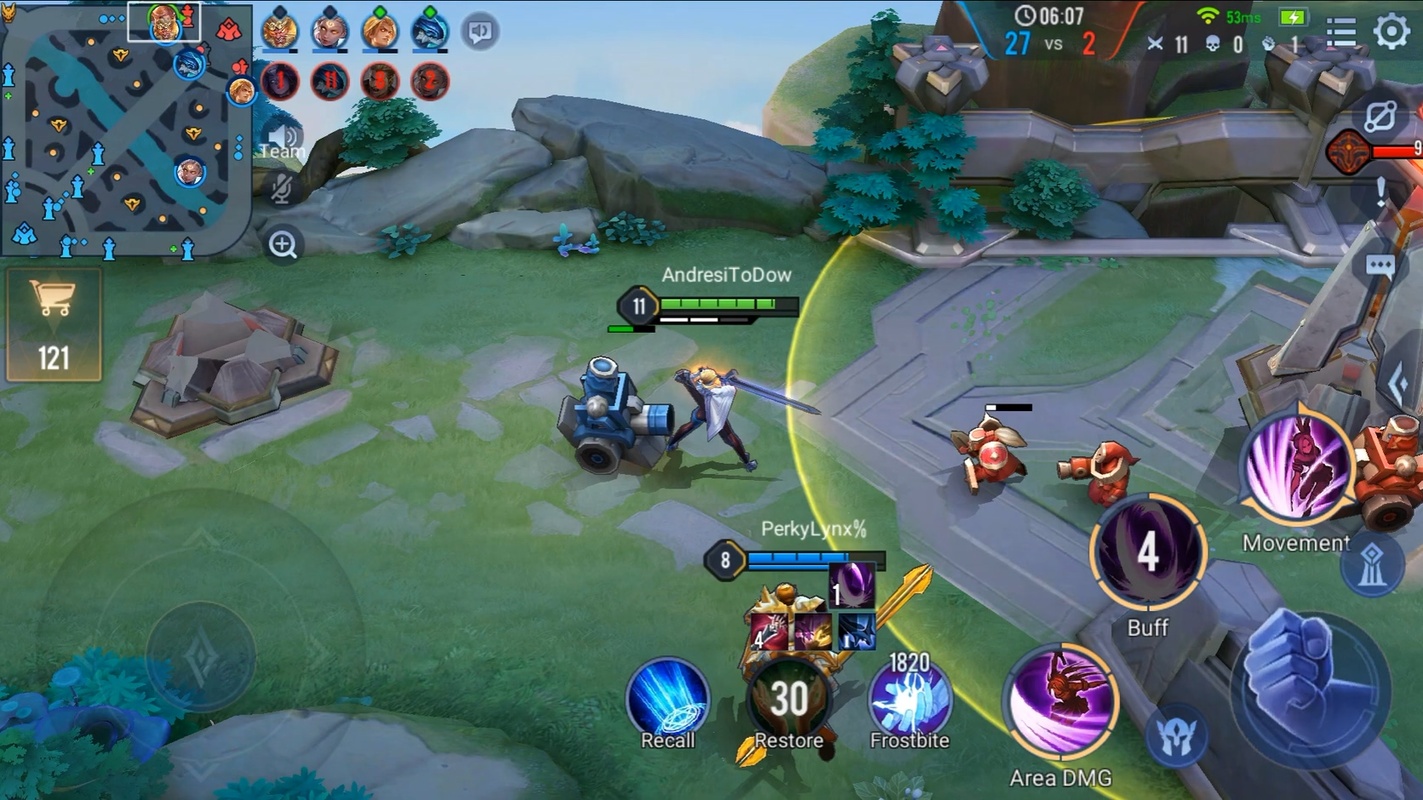Send an alert with the exclamation icon

tap(1381, 192)
